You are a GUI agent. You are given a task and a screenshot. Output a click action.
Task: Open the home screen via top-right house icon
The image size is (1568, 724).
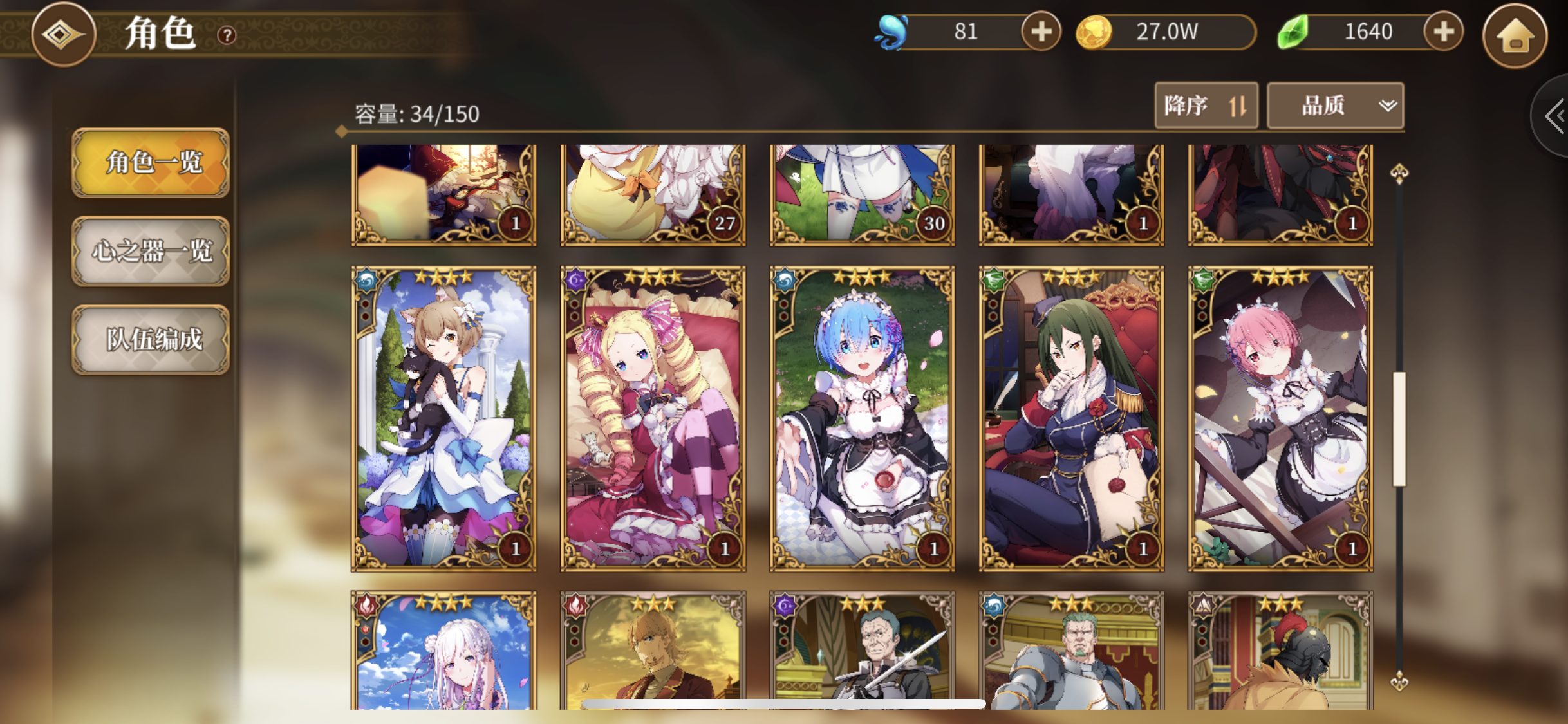(1516, 37)
